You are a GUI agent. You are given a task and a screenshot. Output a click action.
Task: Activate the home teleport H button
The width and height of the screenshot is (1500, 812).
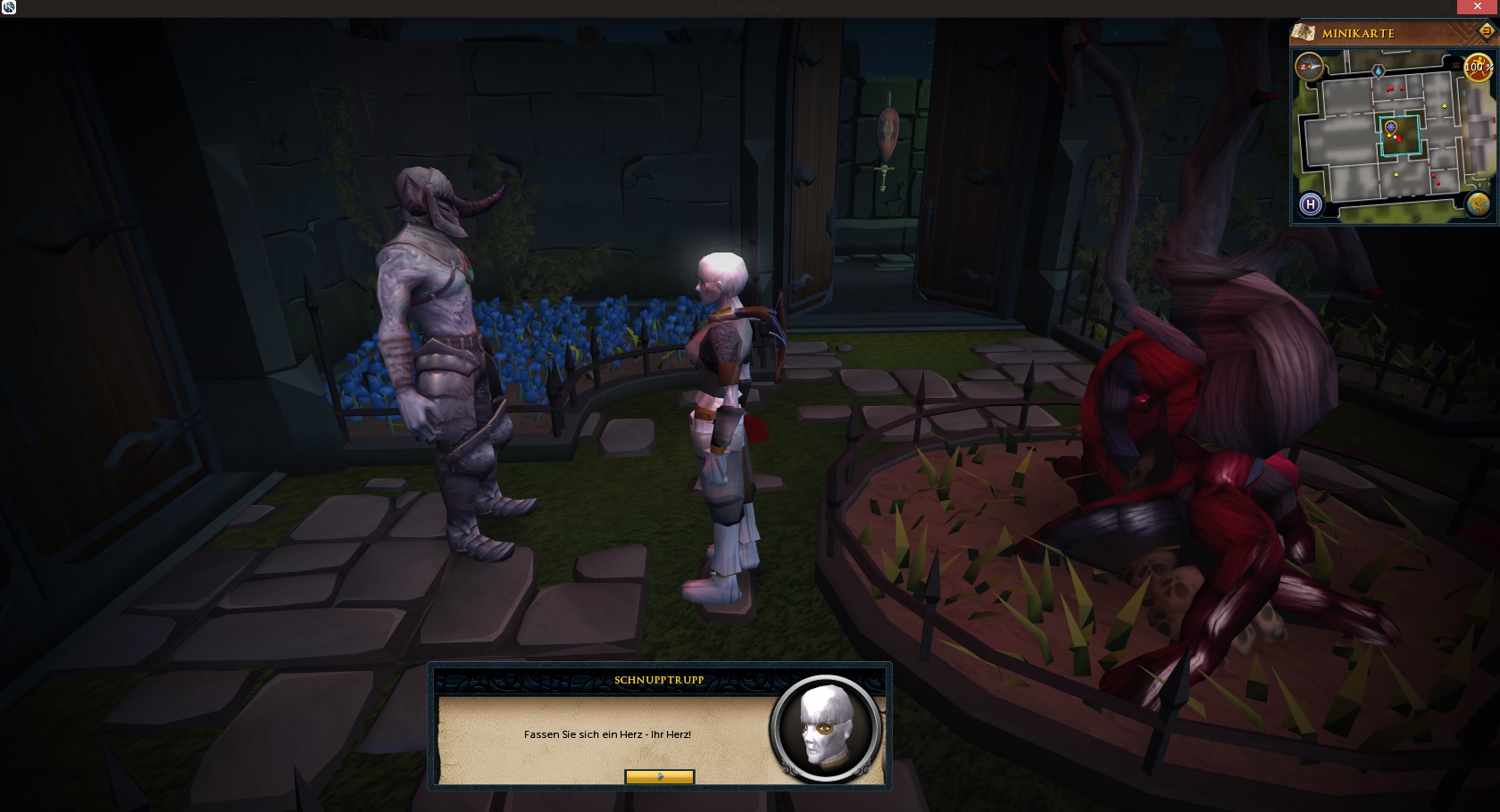point(1310,204)
